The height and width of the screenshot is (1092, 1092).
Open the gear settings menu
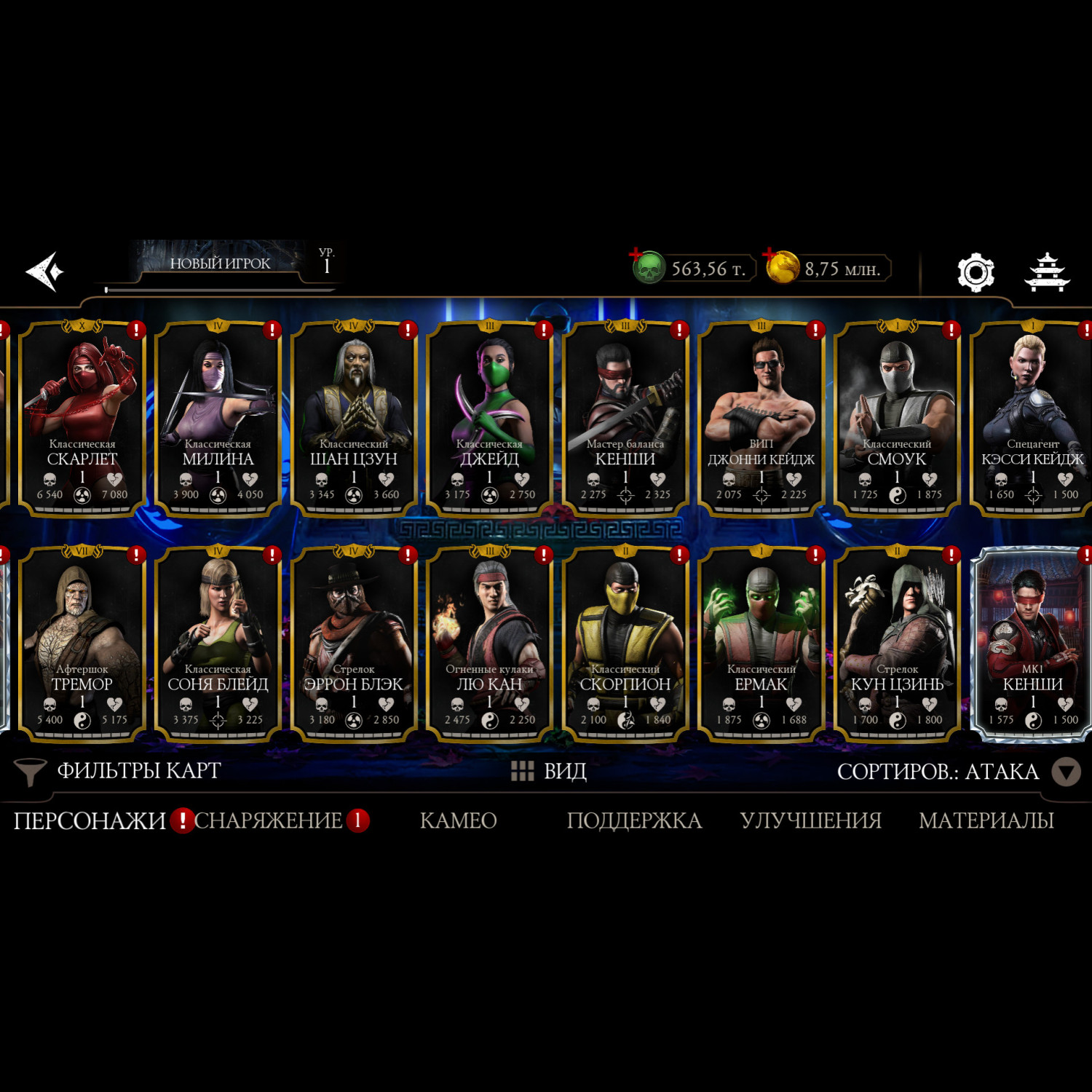(x=975, y=272)
